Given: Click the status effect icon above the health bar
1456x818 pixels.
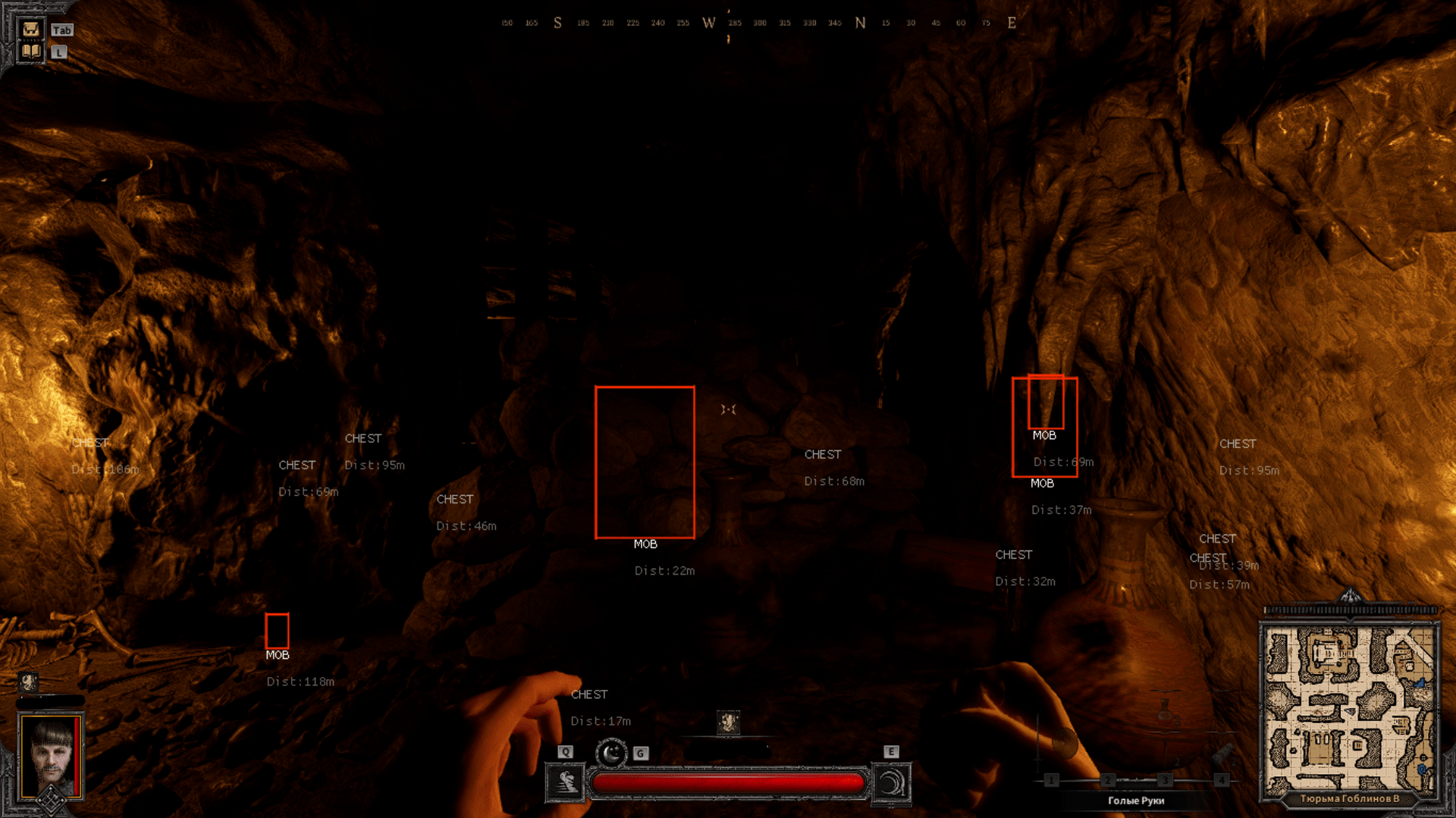Looking at the screenshot, I should (728, 722).
